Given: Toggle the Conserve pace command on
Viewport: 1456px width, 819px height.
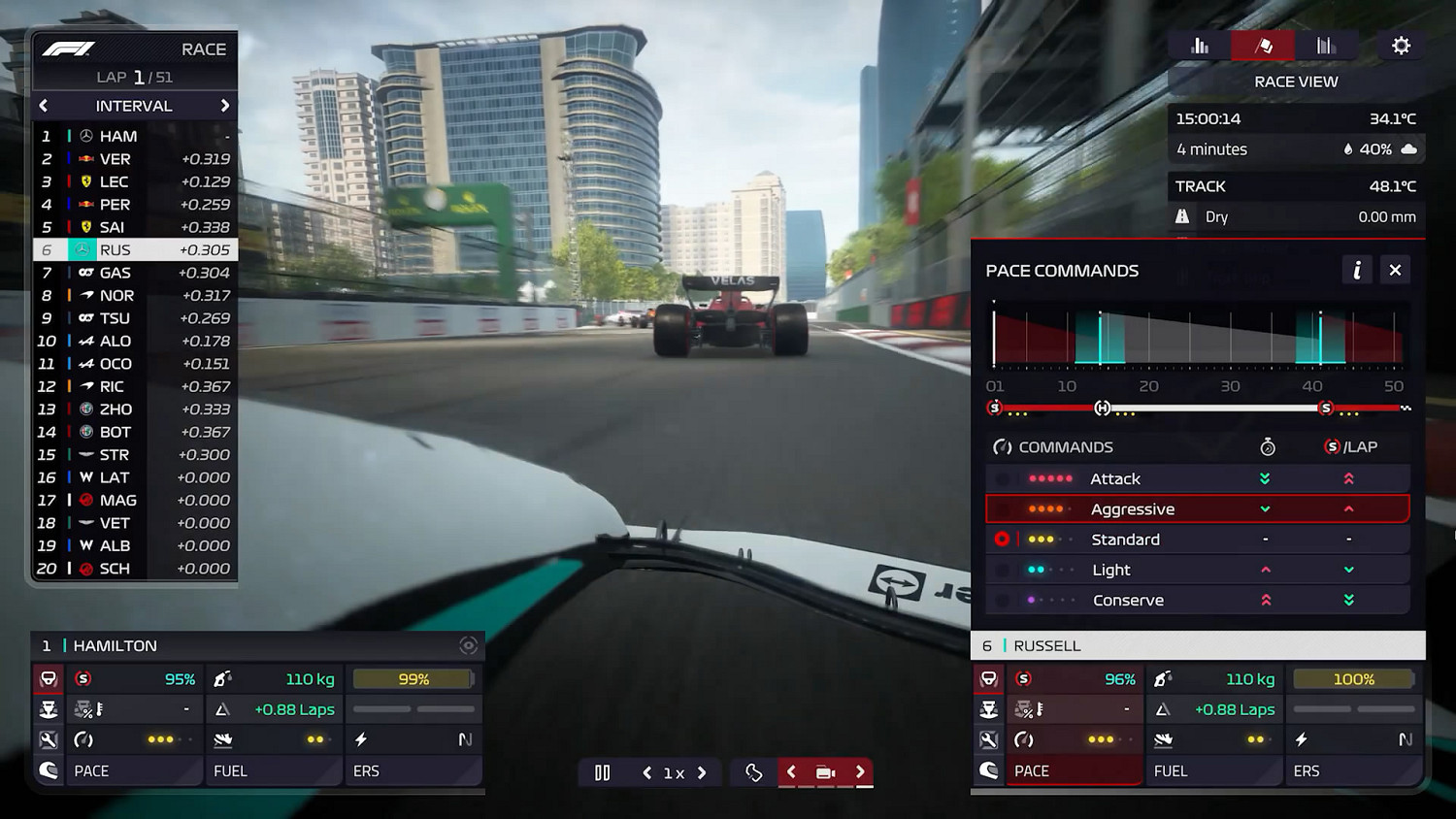Looking at the screenshot, I should pyautogui.click(x=1003, y=600).
